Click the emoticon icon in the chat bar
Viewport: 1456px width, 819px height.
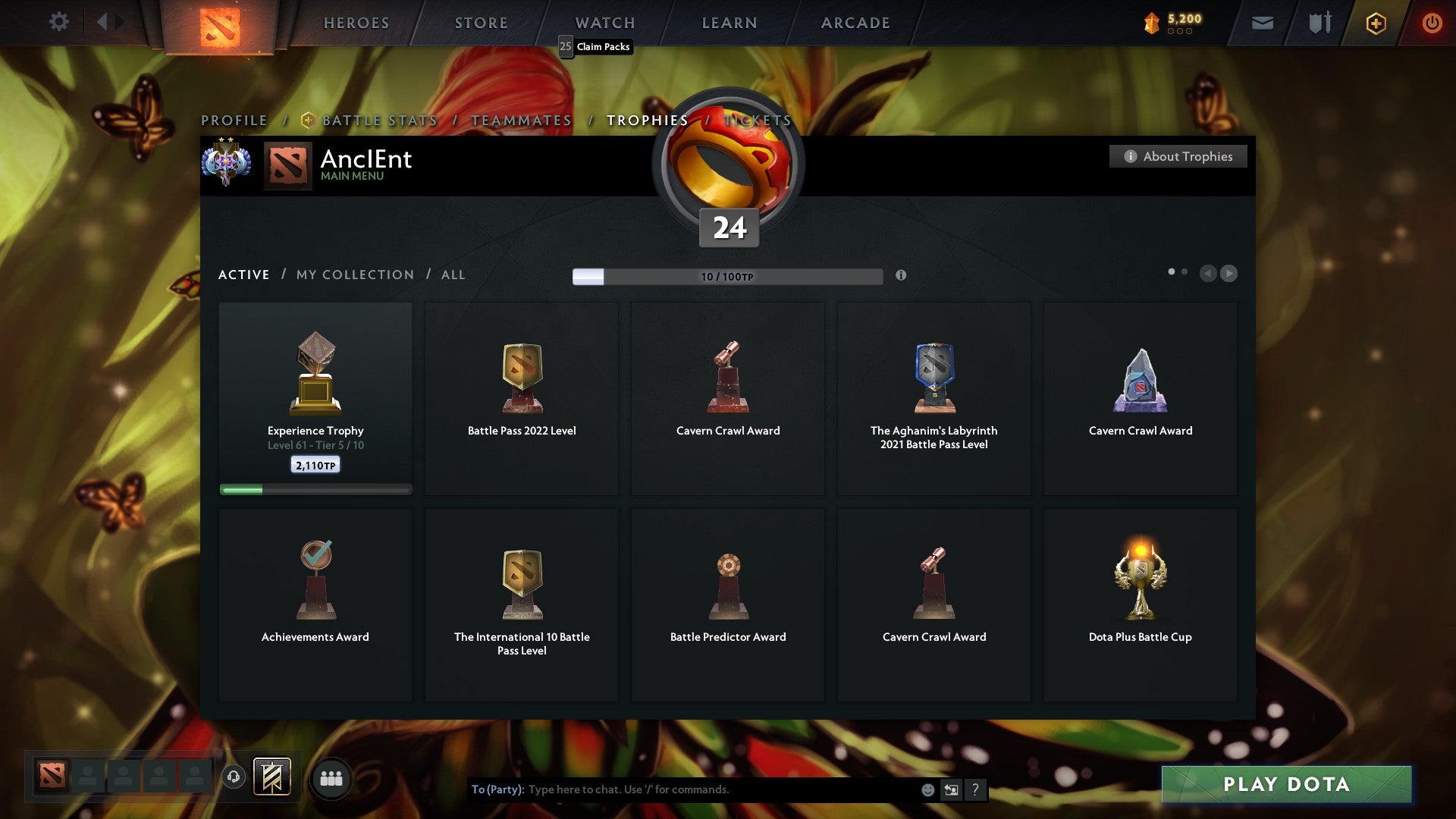coord(929,789)
